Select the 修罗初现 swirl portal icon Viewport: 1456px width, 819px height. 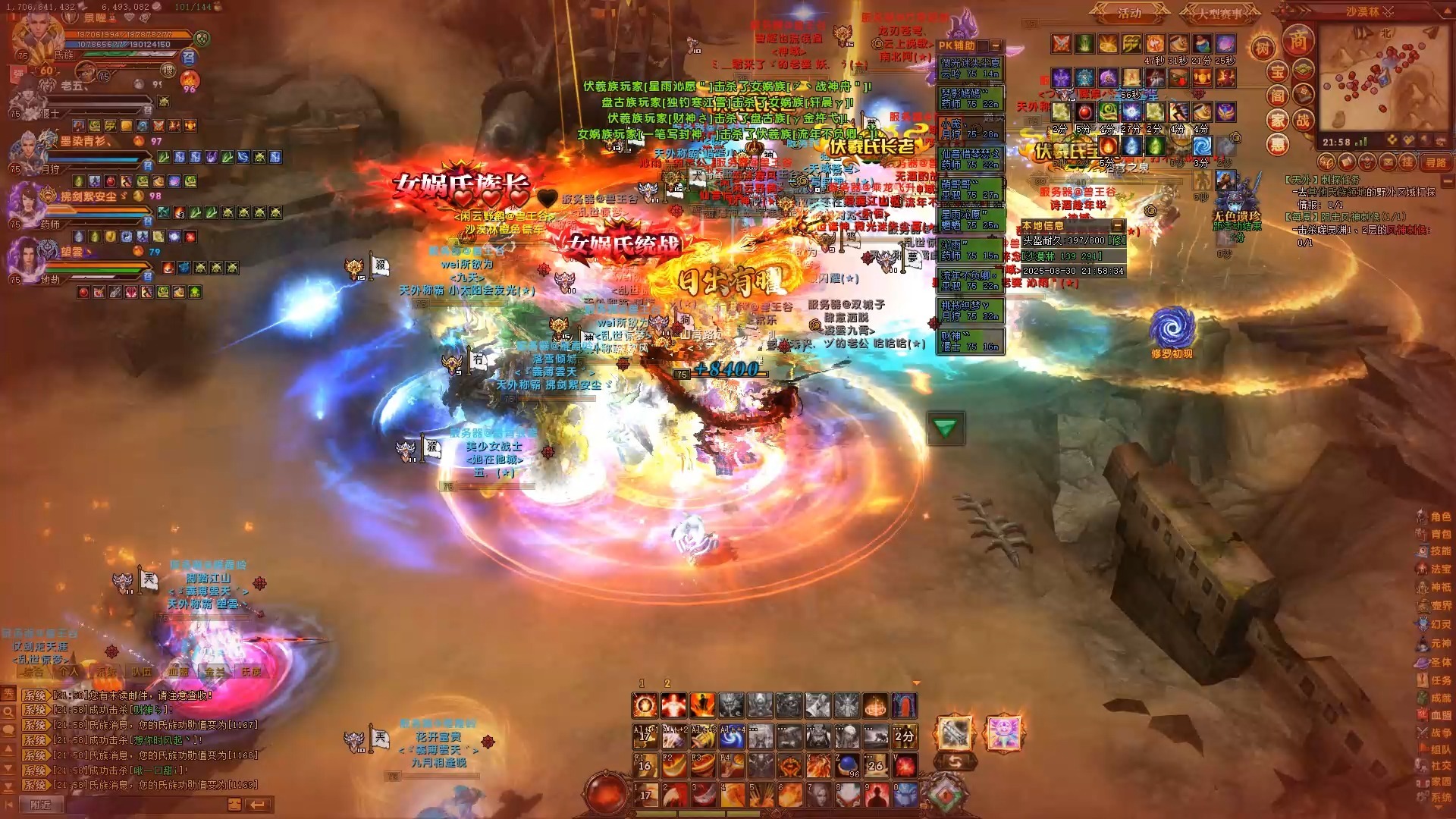point(1172,328)
